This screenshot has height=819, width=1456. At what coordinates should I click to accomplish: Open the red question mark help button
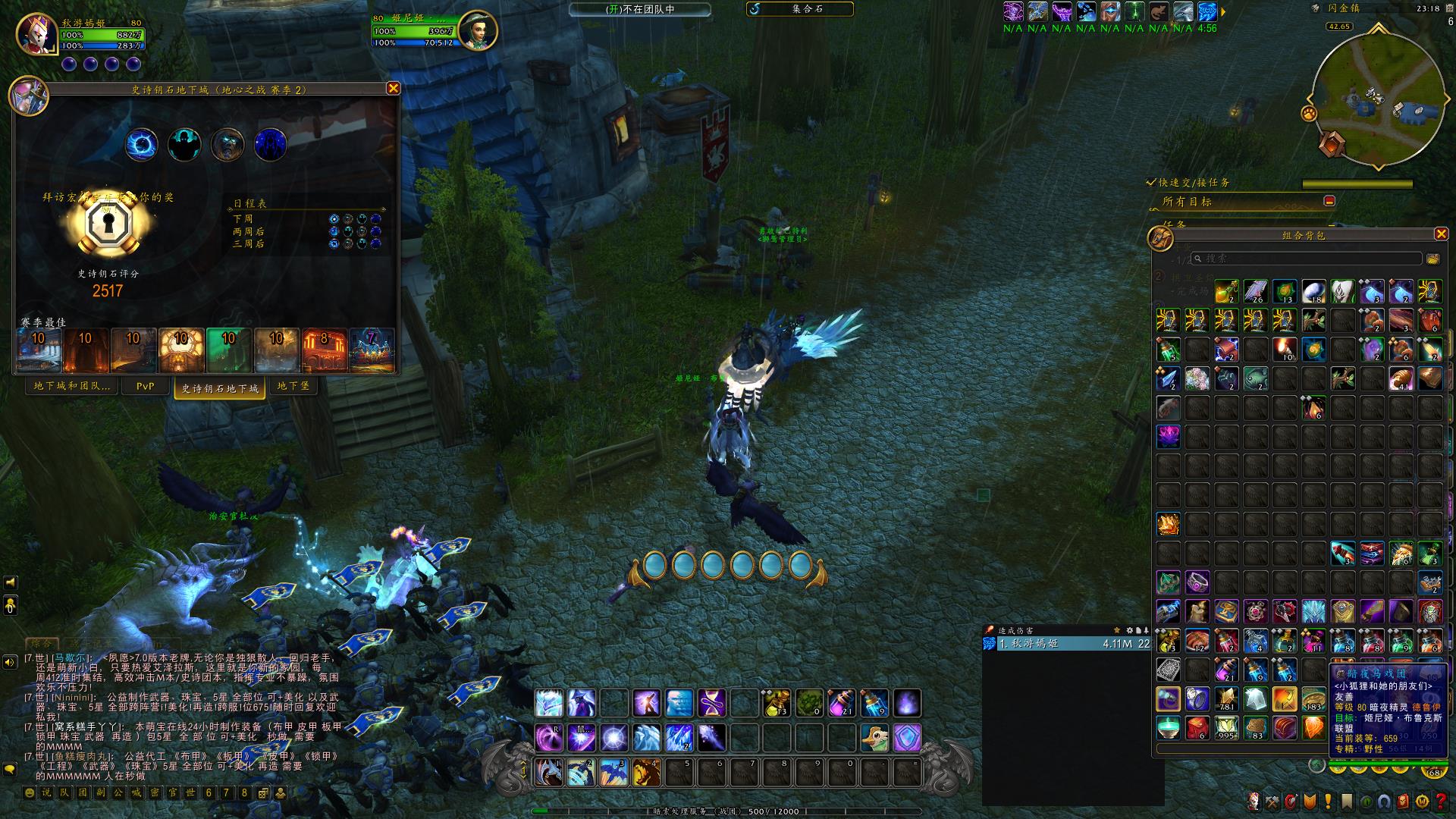tap(1440, 801)
